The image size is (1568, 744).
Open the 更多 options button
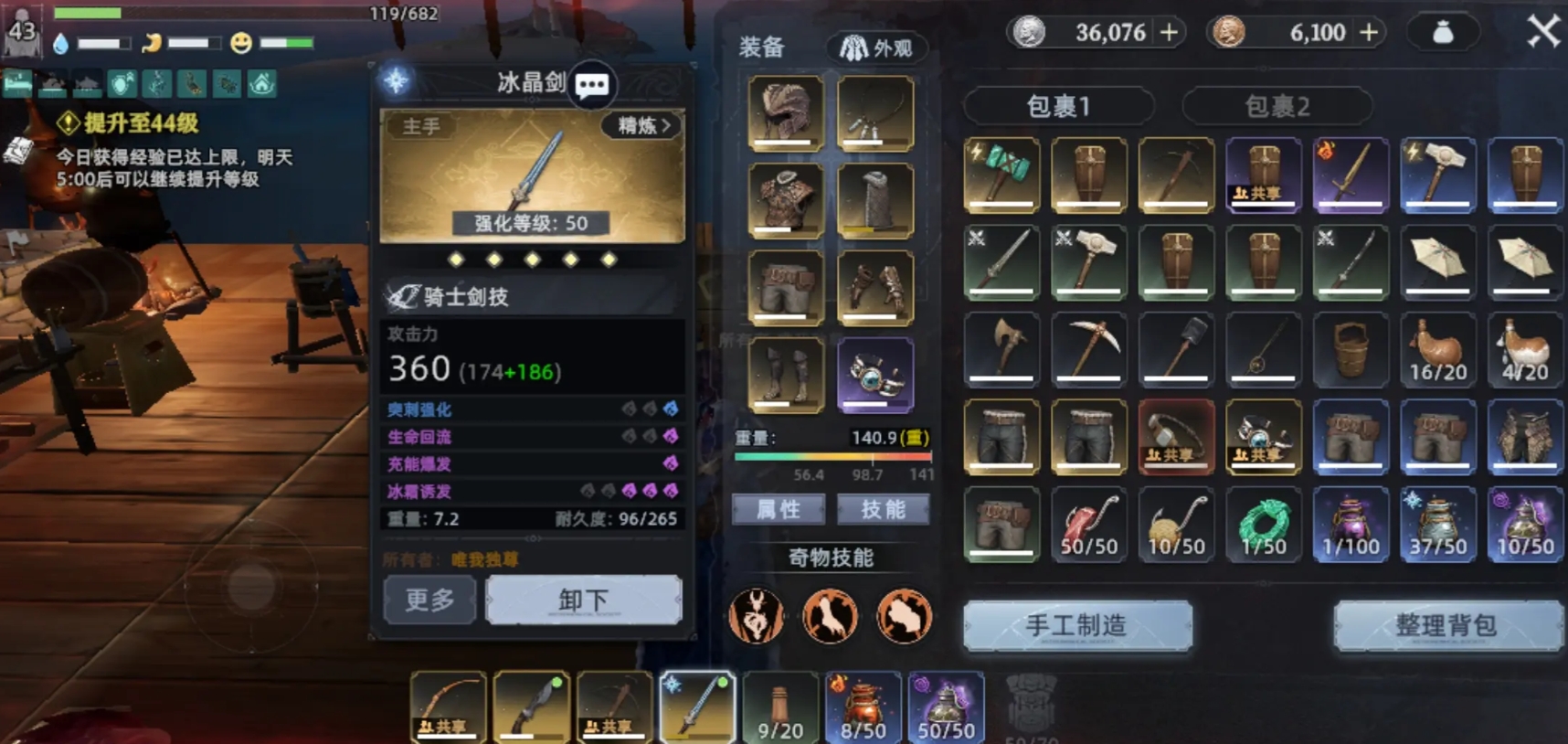coord(429,601)
